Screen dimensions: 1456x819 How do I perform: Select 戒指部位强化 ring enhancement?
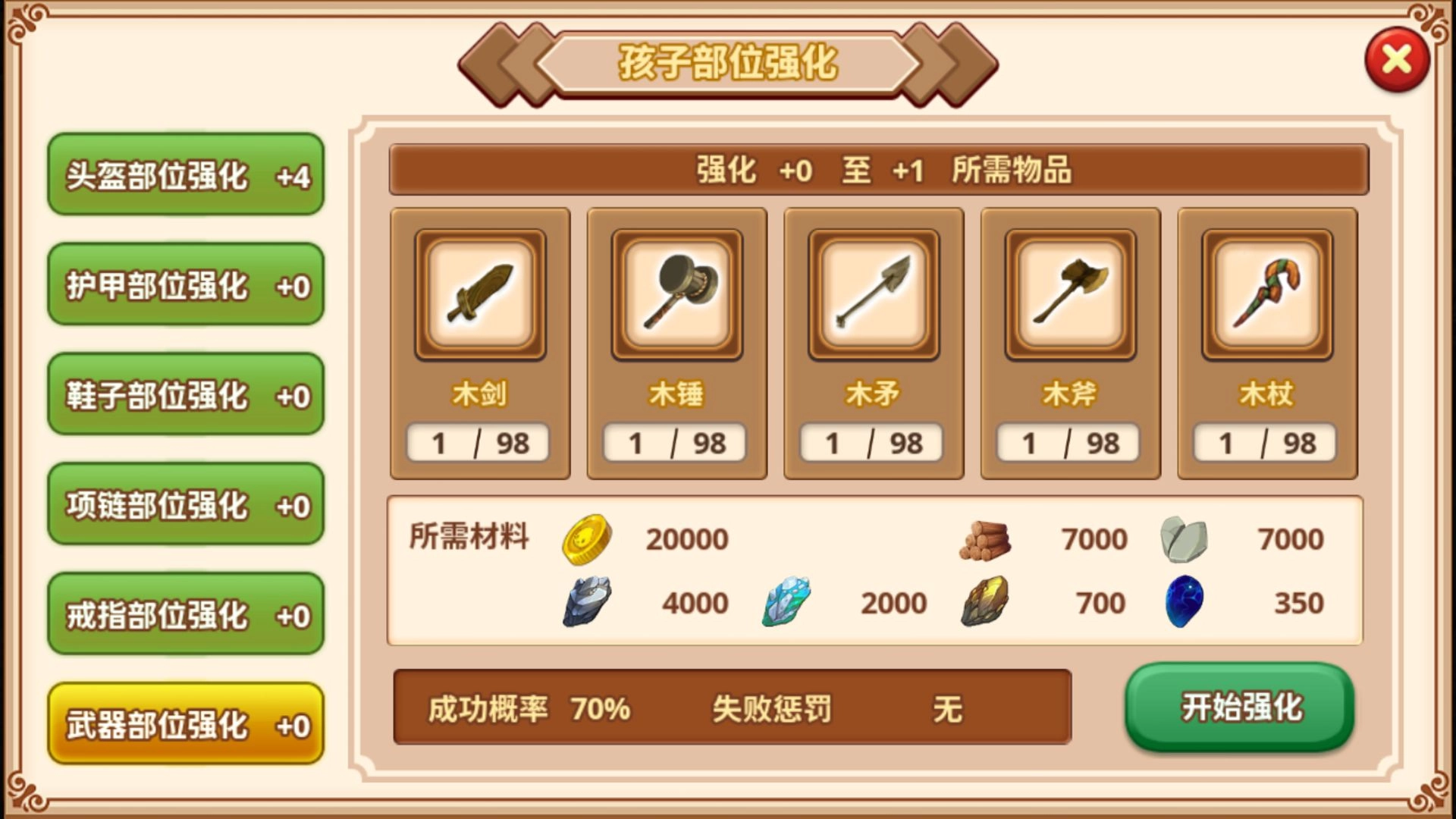click(x=184, y=614)
